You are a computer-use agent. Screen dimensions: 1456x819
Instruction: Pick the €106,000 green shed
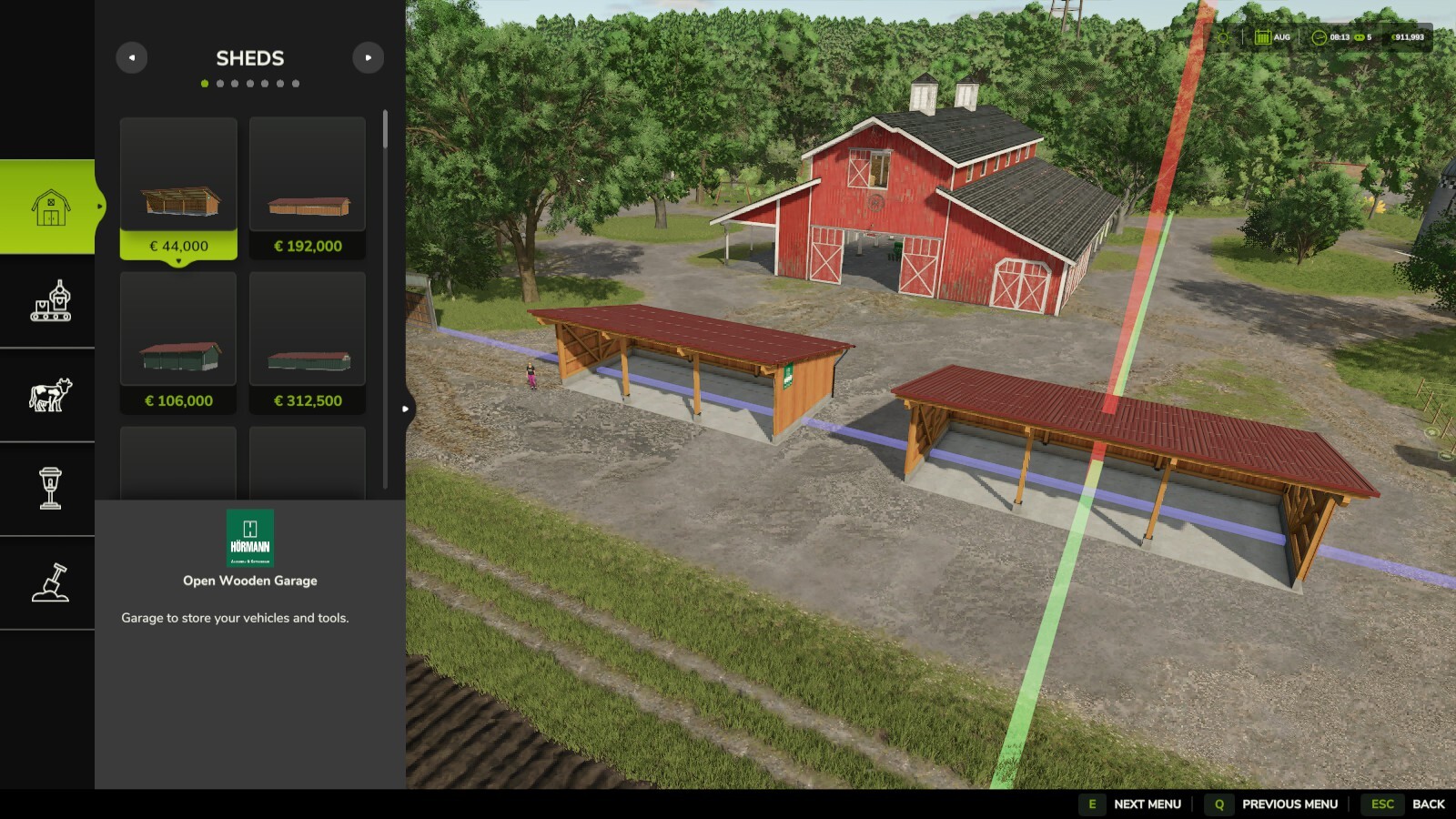(x=178, y=342)
